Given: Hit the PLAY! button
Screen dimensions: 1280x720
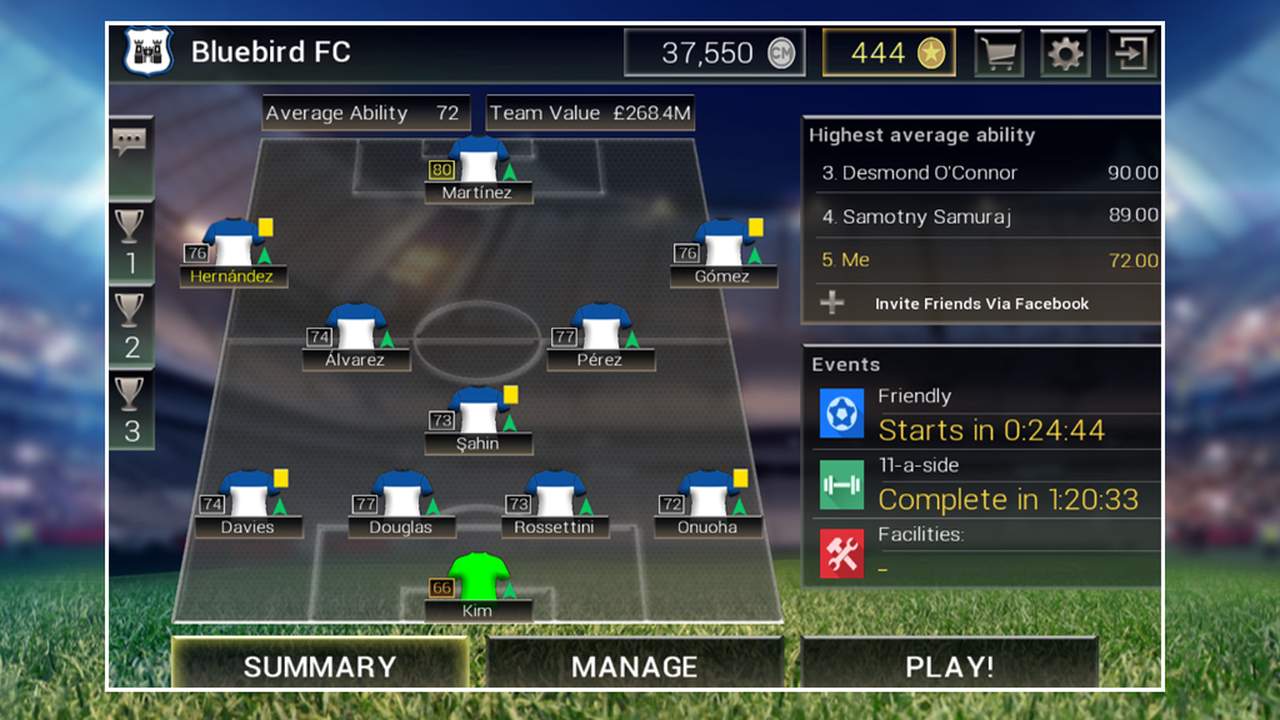Looking at the screenshot, I should 949,666.
